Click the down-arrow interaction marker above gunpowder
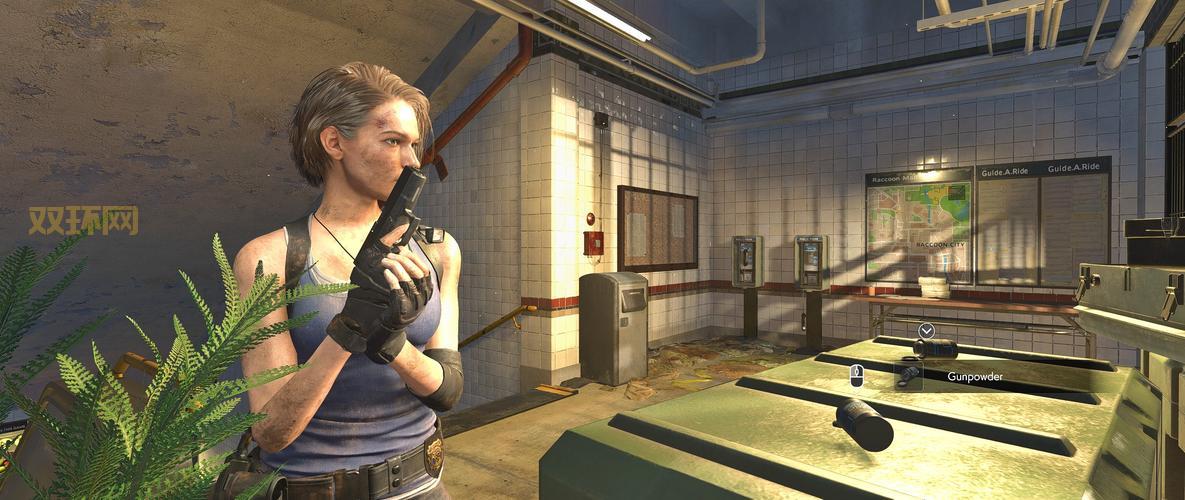 tap(926, 330)
